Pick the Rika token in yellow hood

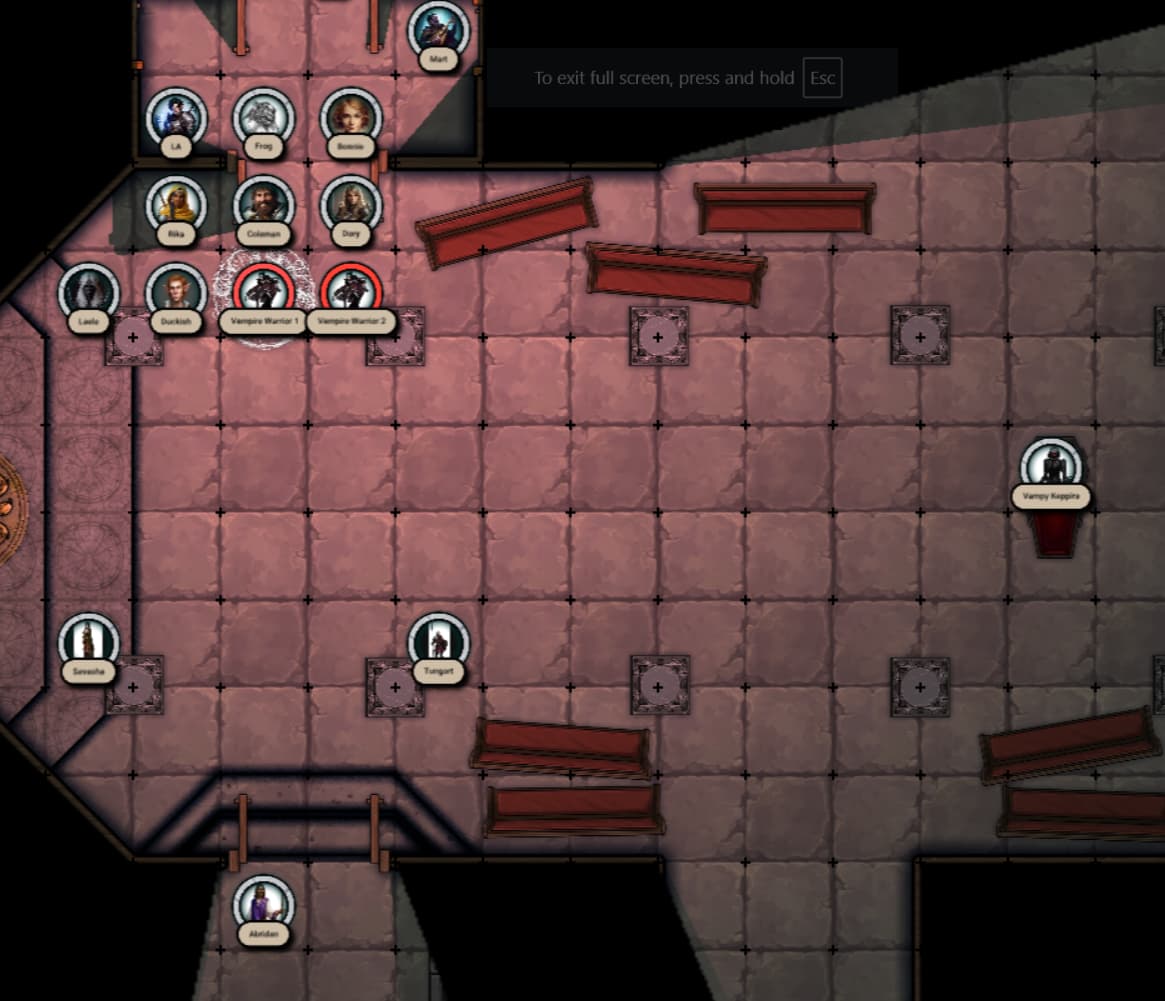[x=176, y=205]
